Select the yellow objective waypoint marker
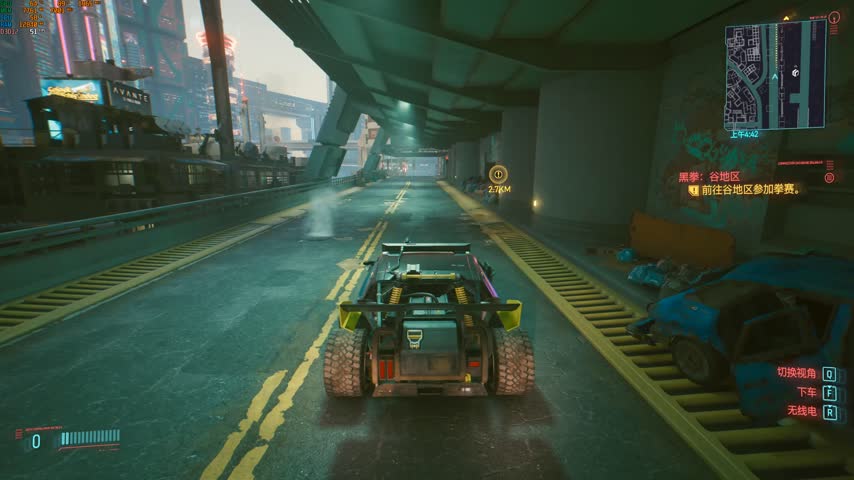This screenshot has width=854, height=480. (x=498, y=173)
